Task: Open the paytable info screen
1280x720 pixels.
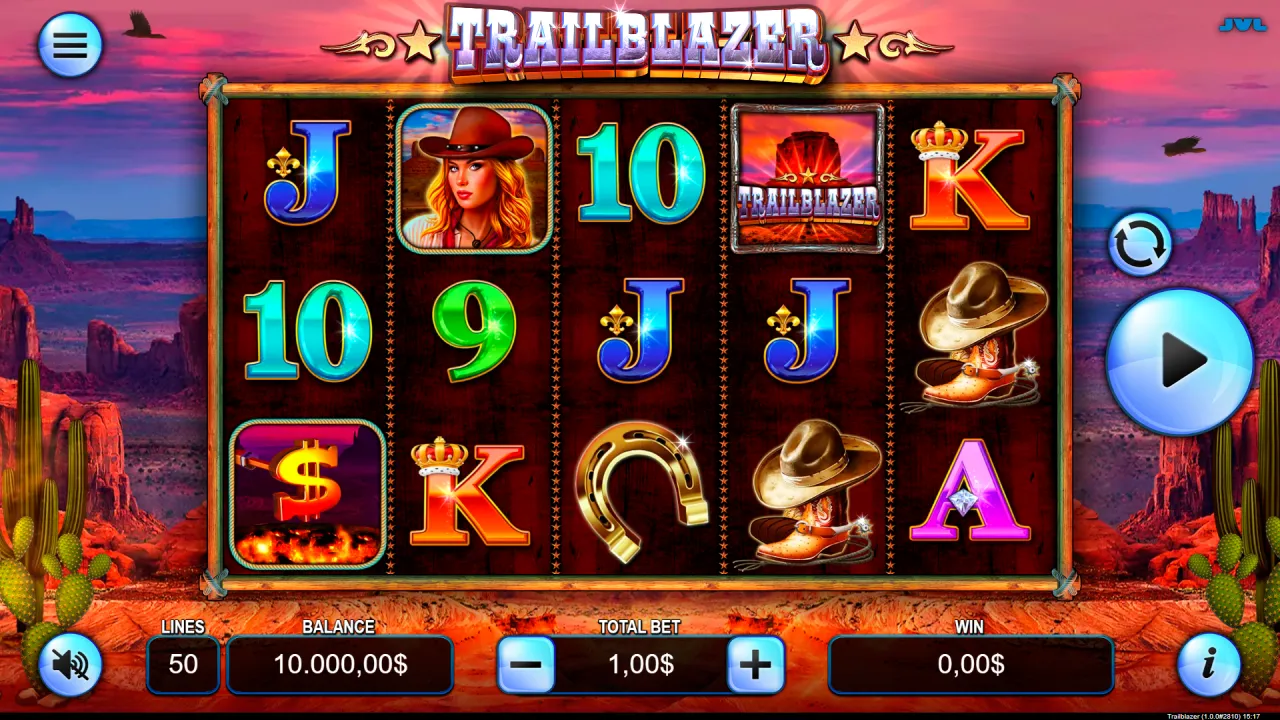Action: 1210,665
